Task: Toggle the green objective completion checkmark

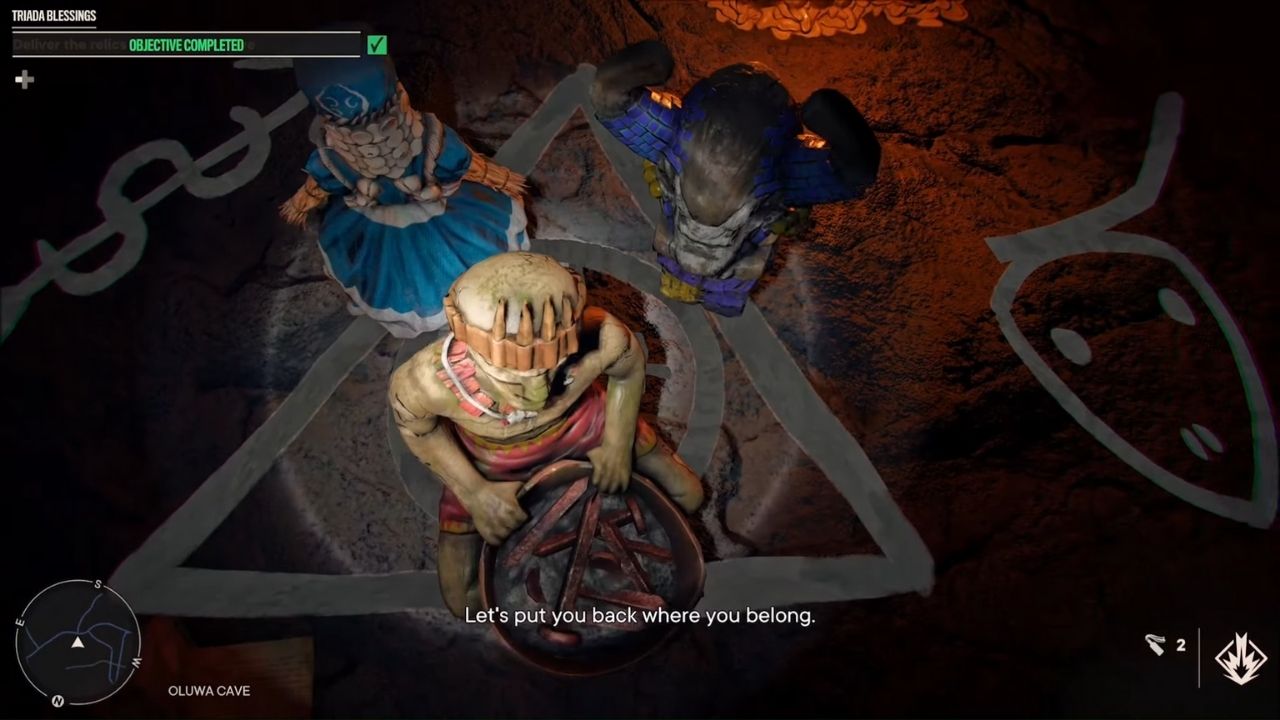Action: pyautogui.click(x=375, y=44)
